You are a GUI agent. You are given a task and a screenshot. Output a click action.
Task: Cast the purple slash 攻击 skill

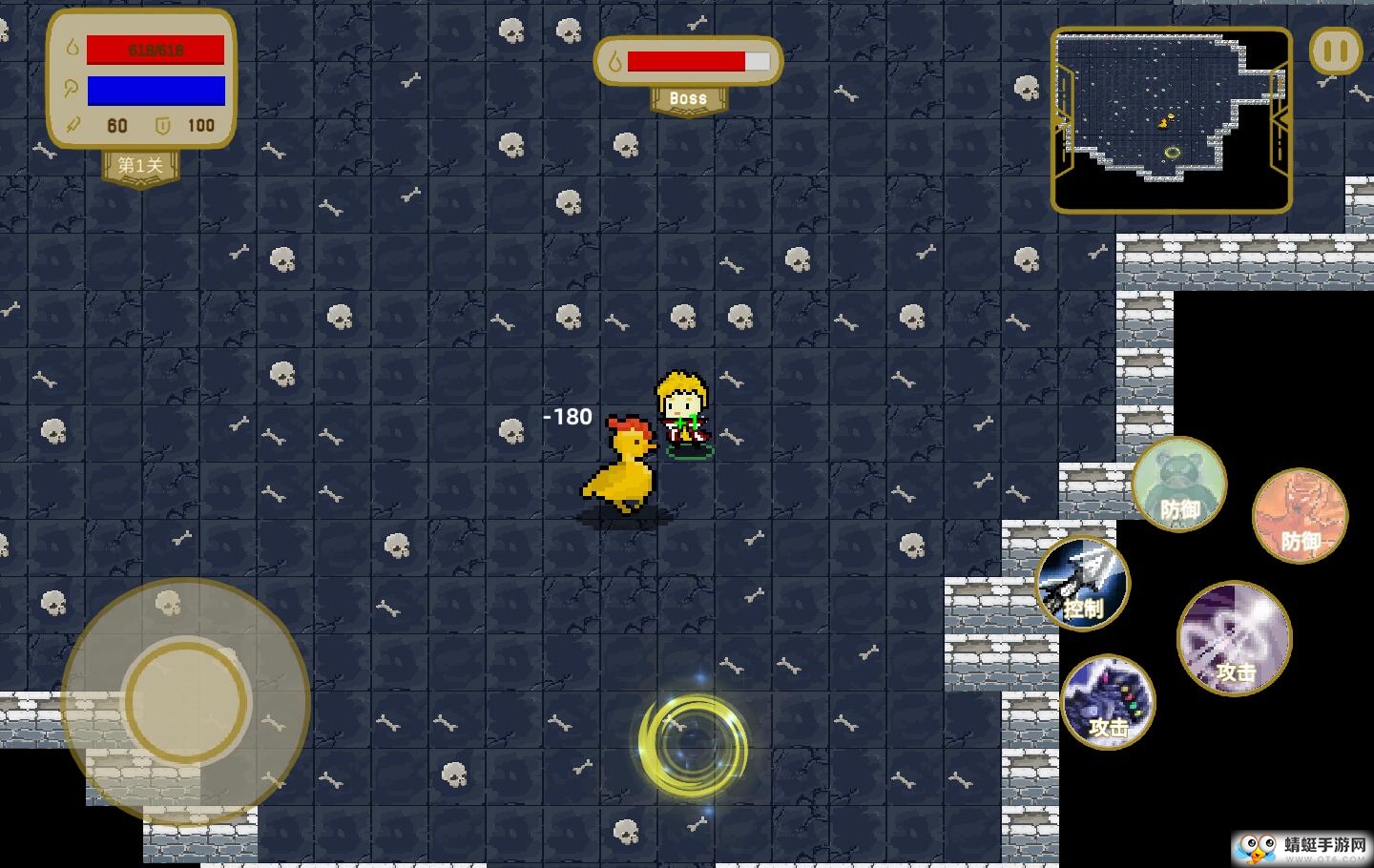click(x=1235, y=638)
